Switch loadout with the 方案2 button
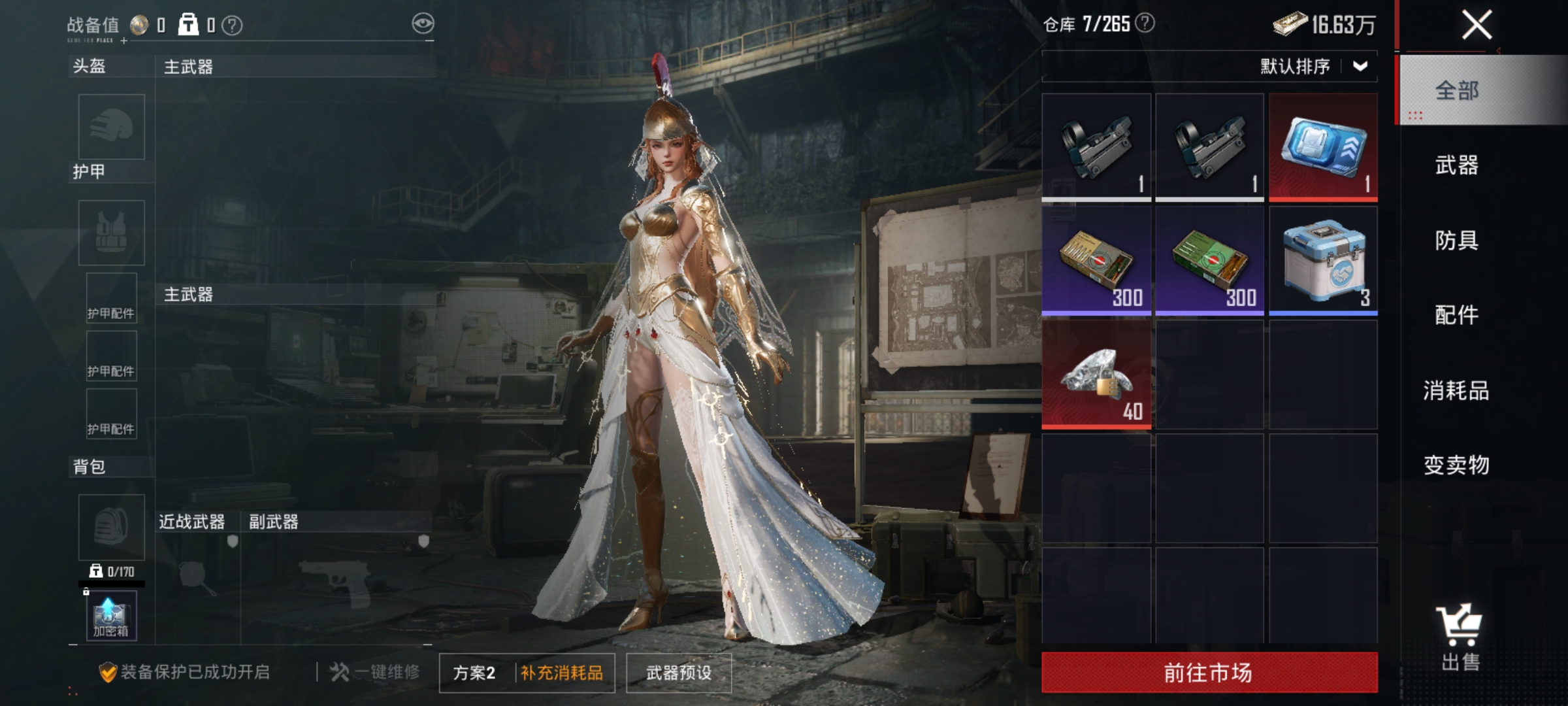 click(x=474, y=673)
